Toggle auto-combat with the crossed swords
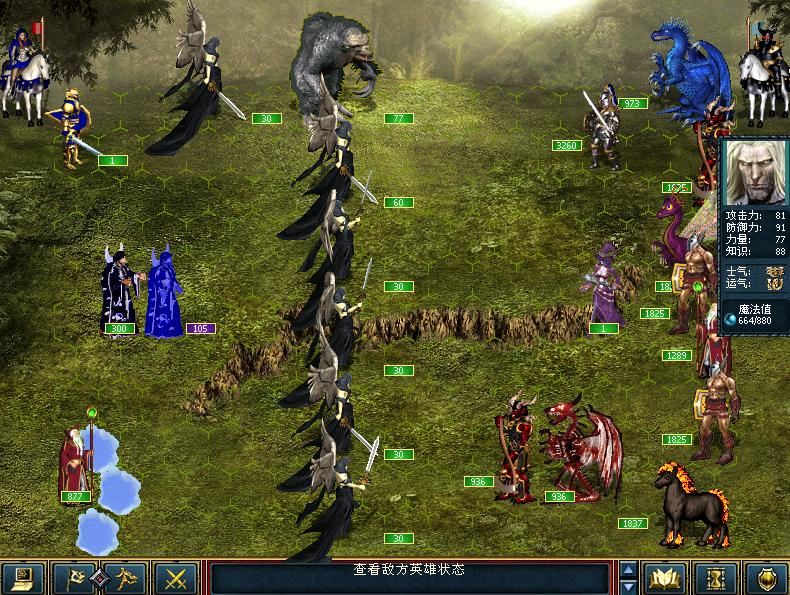The image size is (790, 595). pos(178,578)
